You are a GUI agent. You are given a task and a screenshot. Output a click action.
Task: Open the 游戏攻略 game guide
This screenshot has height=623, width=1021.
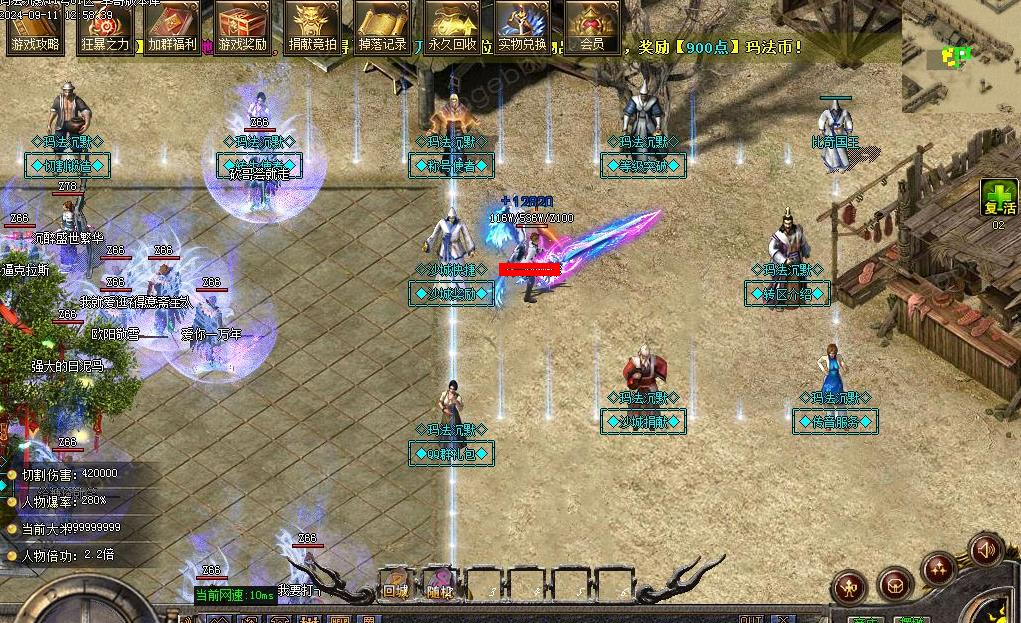click(x=35, y=27)
